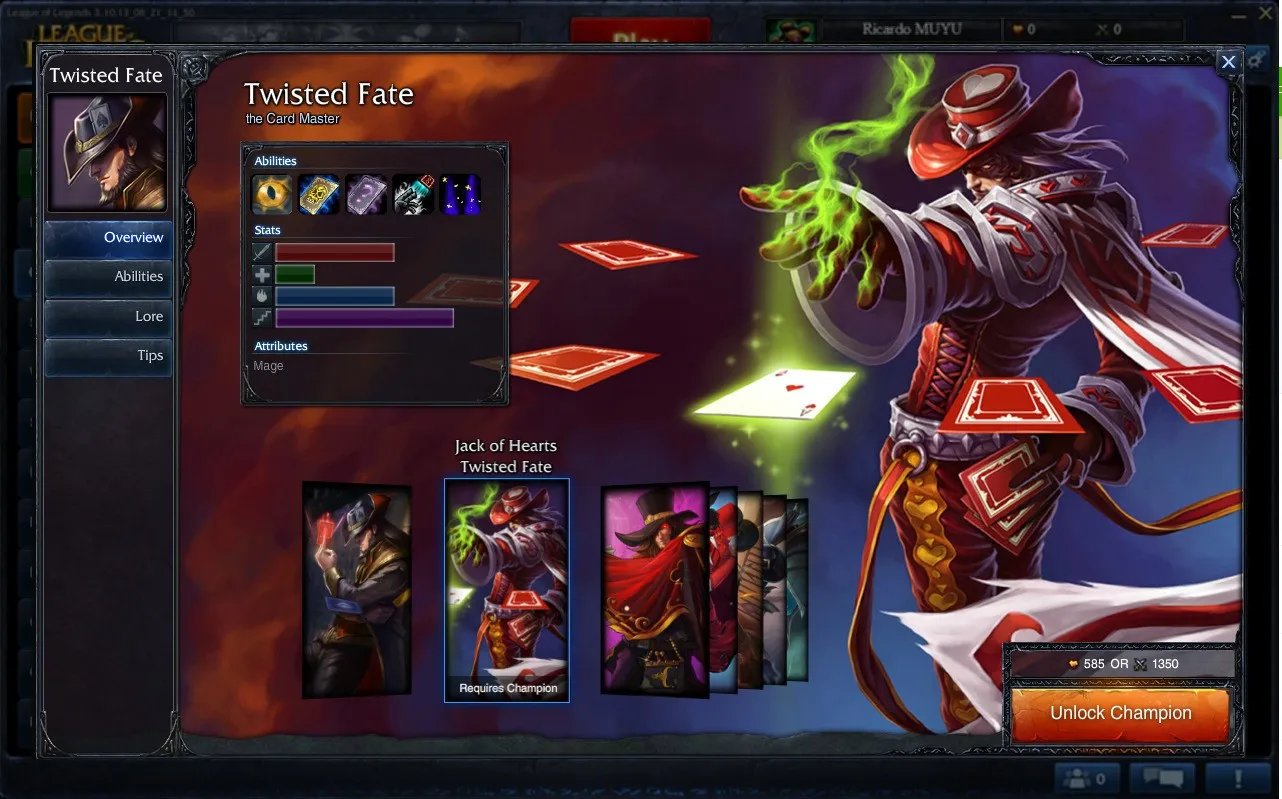This screenshot has height=799, width=1282.
Task: Open the Abilities tab in the sidebar
Action: tap(108, 277)
